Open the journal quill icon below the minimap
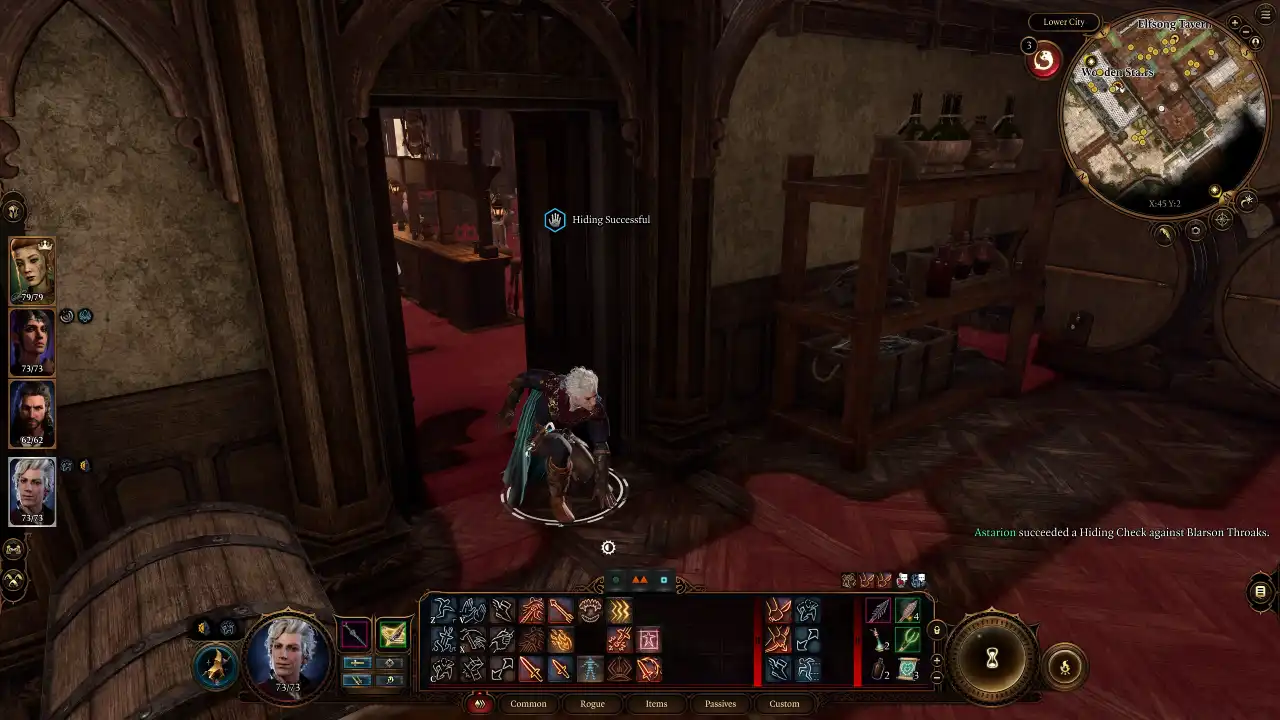The width and height of the screenshot is (1280, 720). tap(1163, 232)
